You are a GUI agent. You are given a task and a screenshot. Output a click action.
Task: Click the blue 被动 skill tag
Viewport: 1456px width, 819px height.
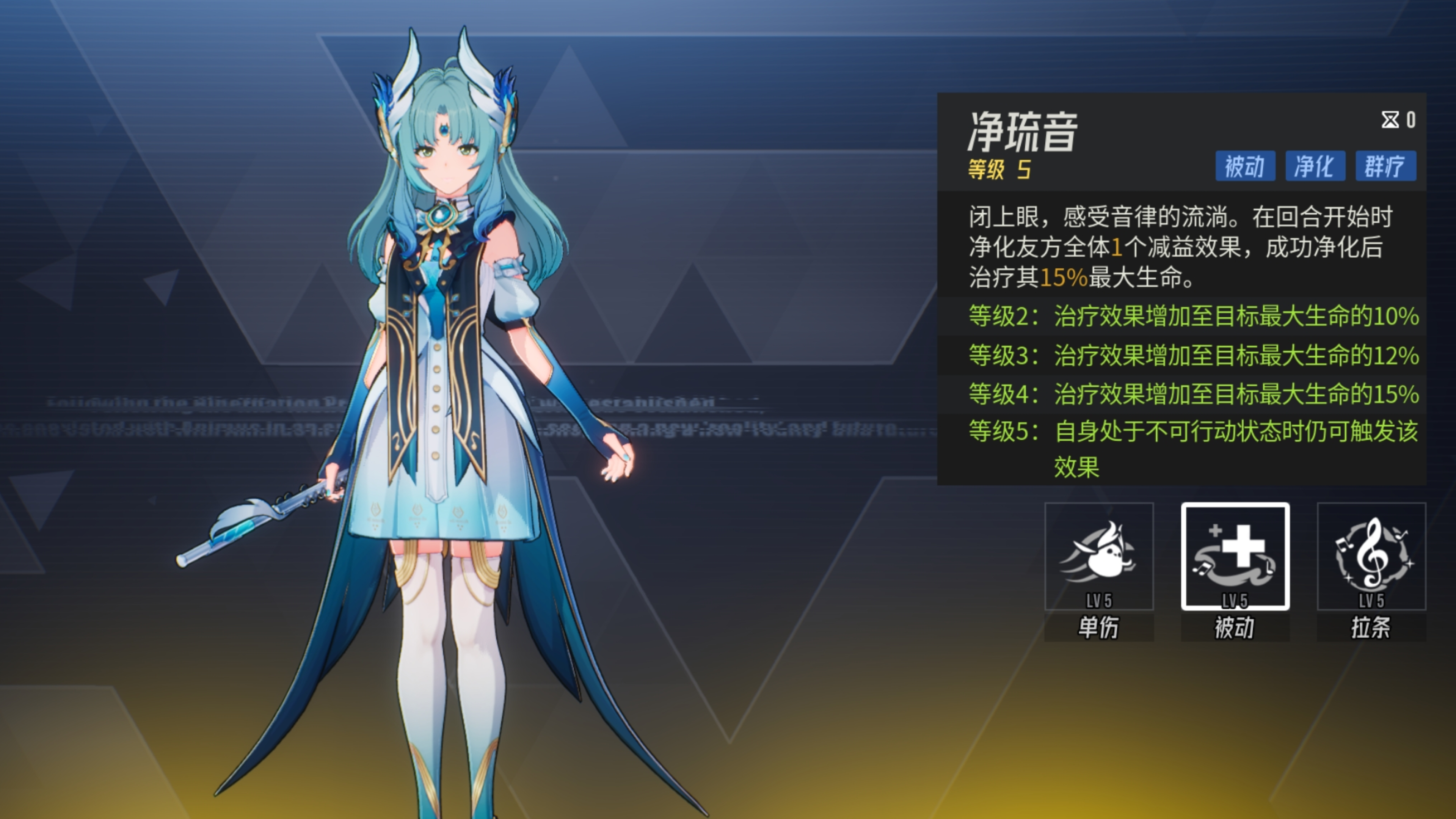tap(1244, 166)
